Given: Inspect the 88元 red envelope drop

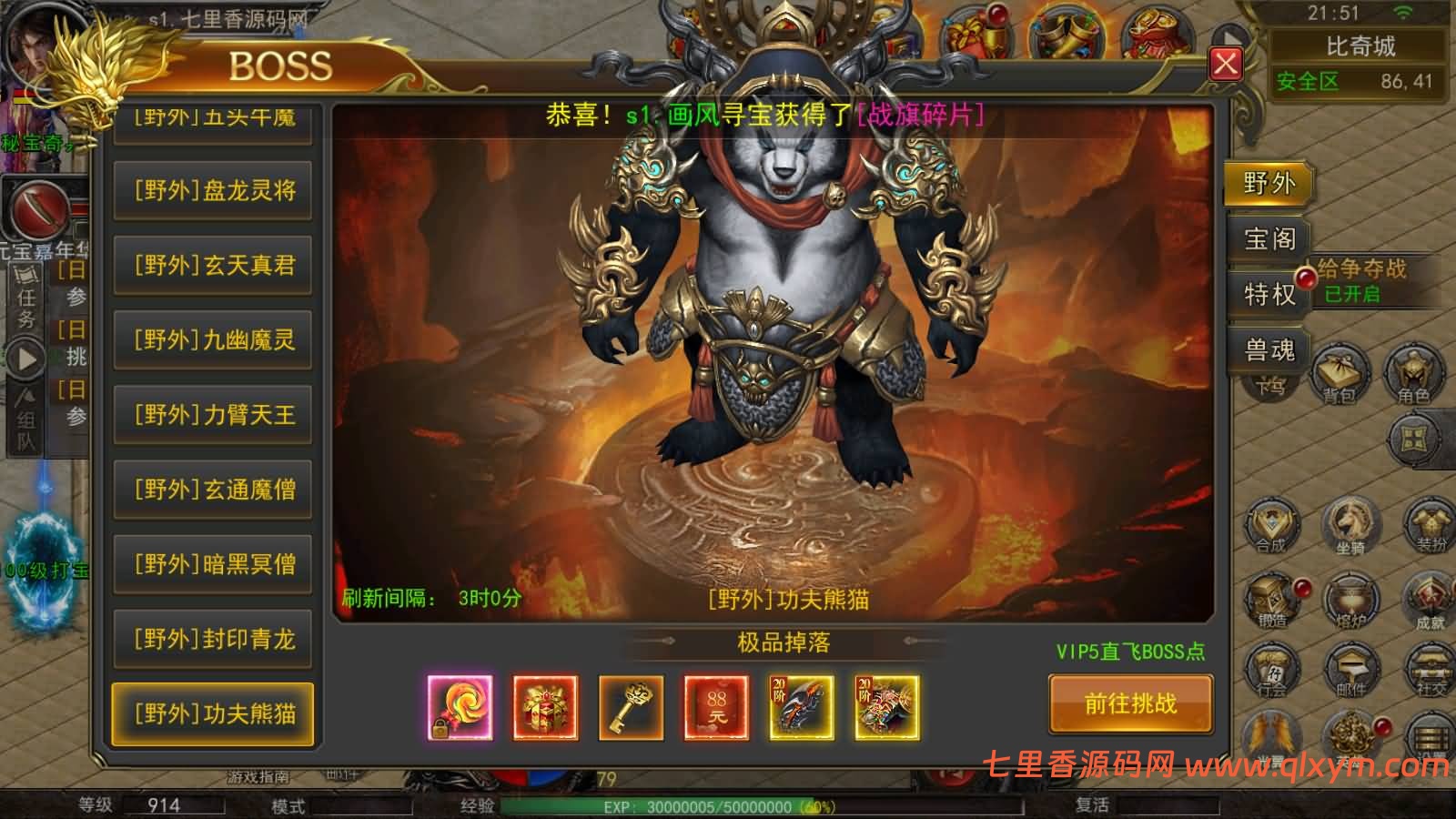Looking at the screenshot, I should click(716, 707).
